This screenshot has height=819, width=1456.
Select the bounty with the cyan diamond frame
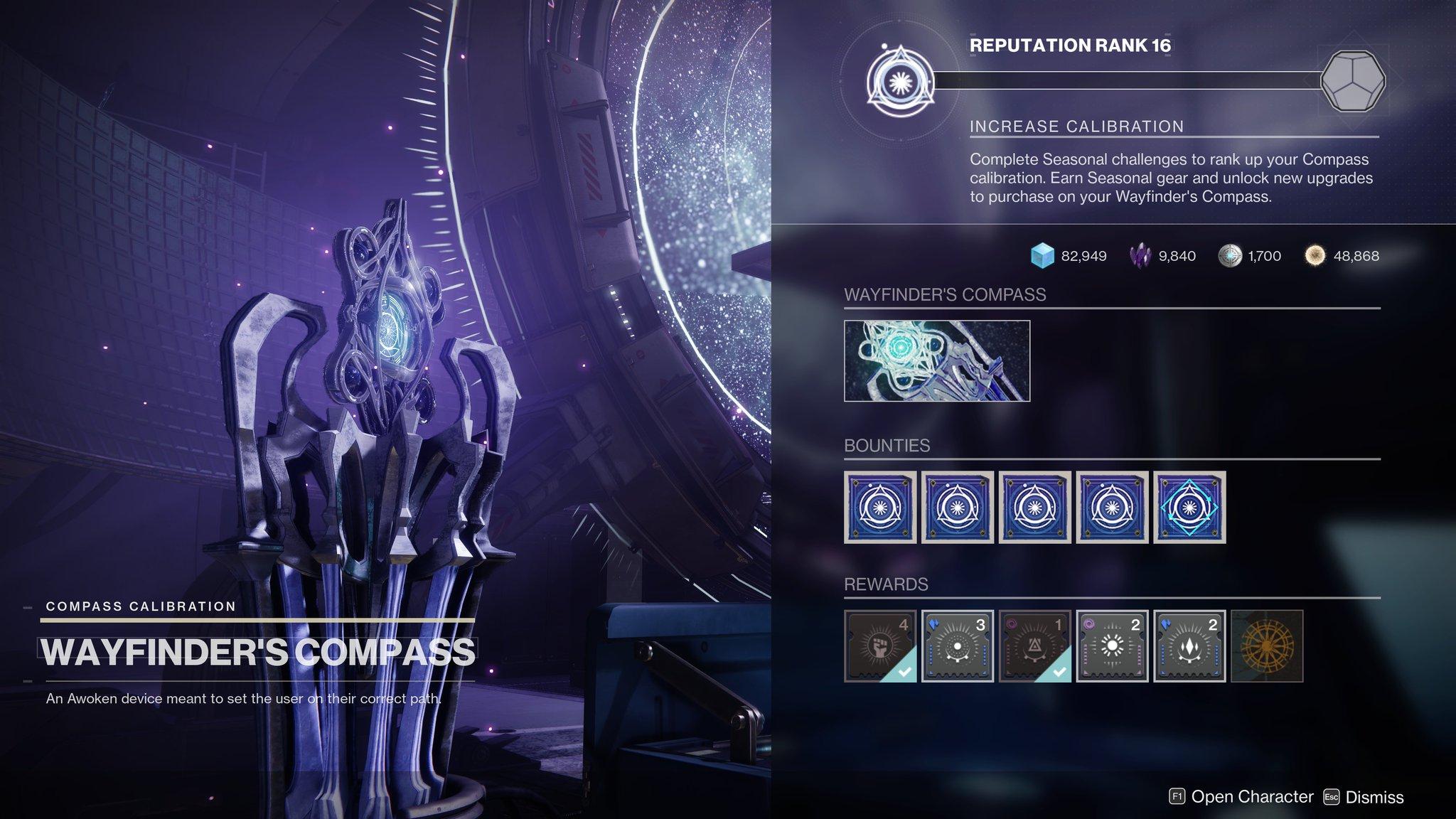point(1189,507)
